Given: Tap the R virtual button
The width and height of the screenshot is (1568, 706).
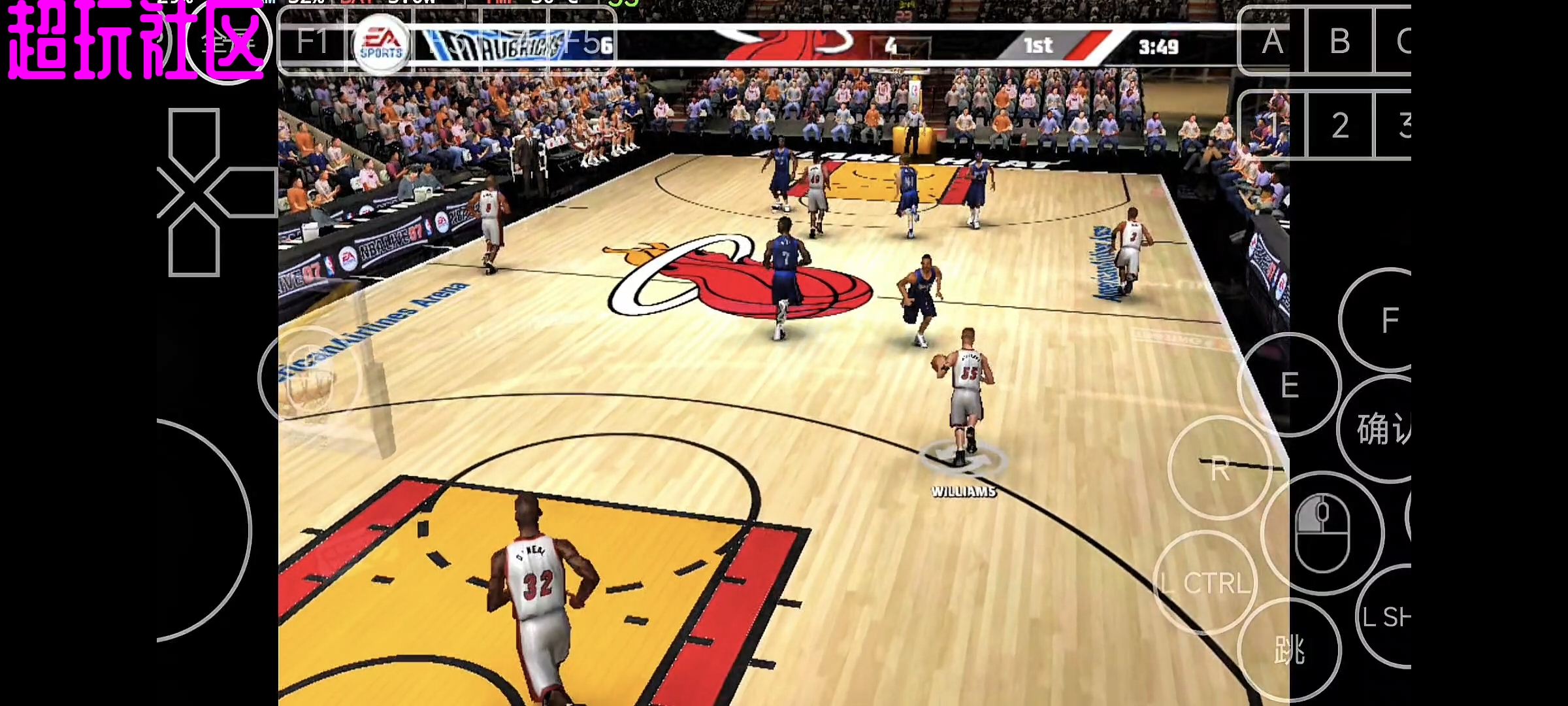Looking at the screenshot, I should [1219, 469].
